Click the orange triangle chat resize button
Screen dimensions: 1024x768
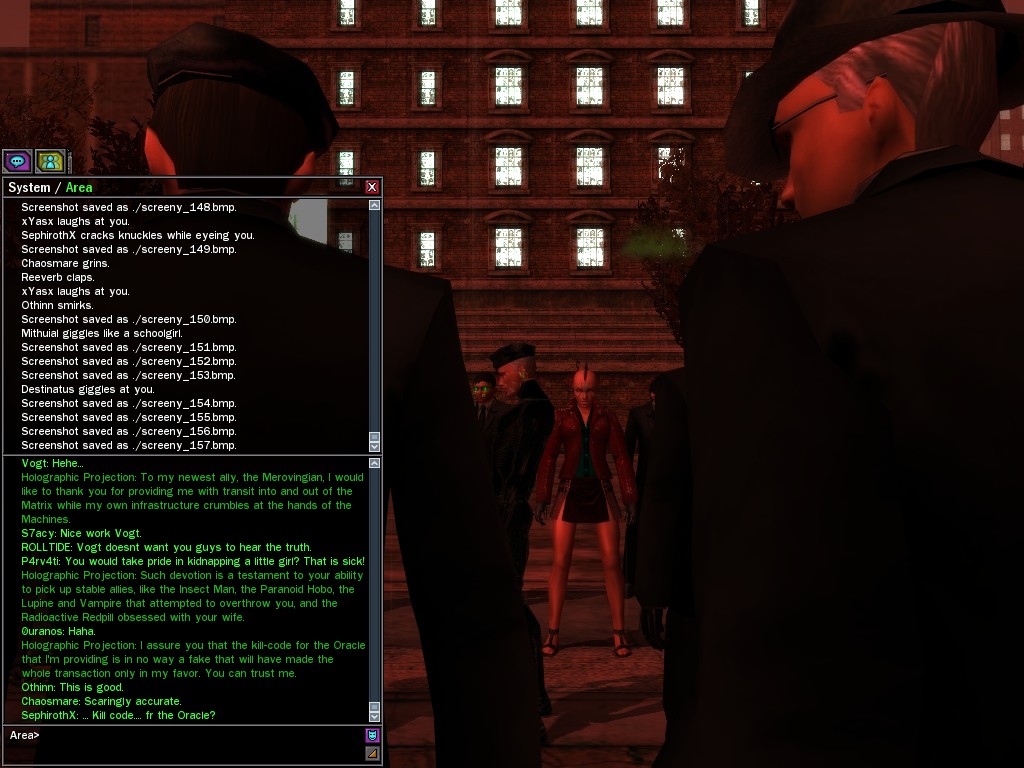(372, 753)
